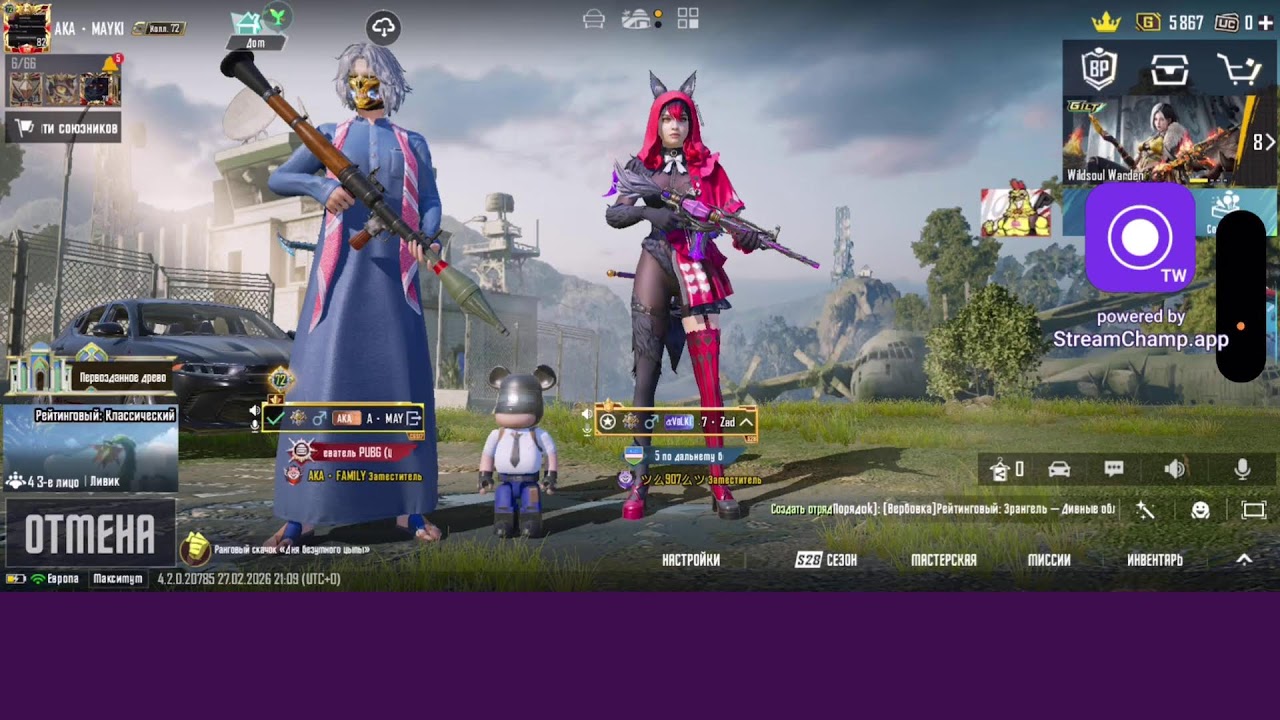Tap the purple StreamChamp record button
Viewport: 1280px width, 720px height.
pos(1140,238)
